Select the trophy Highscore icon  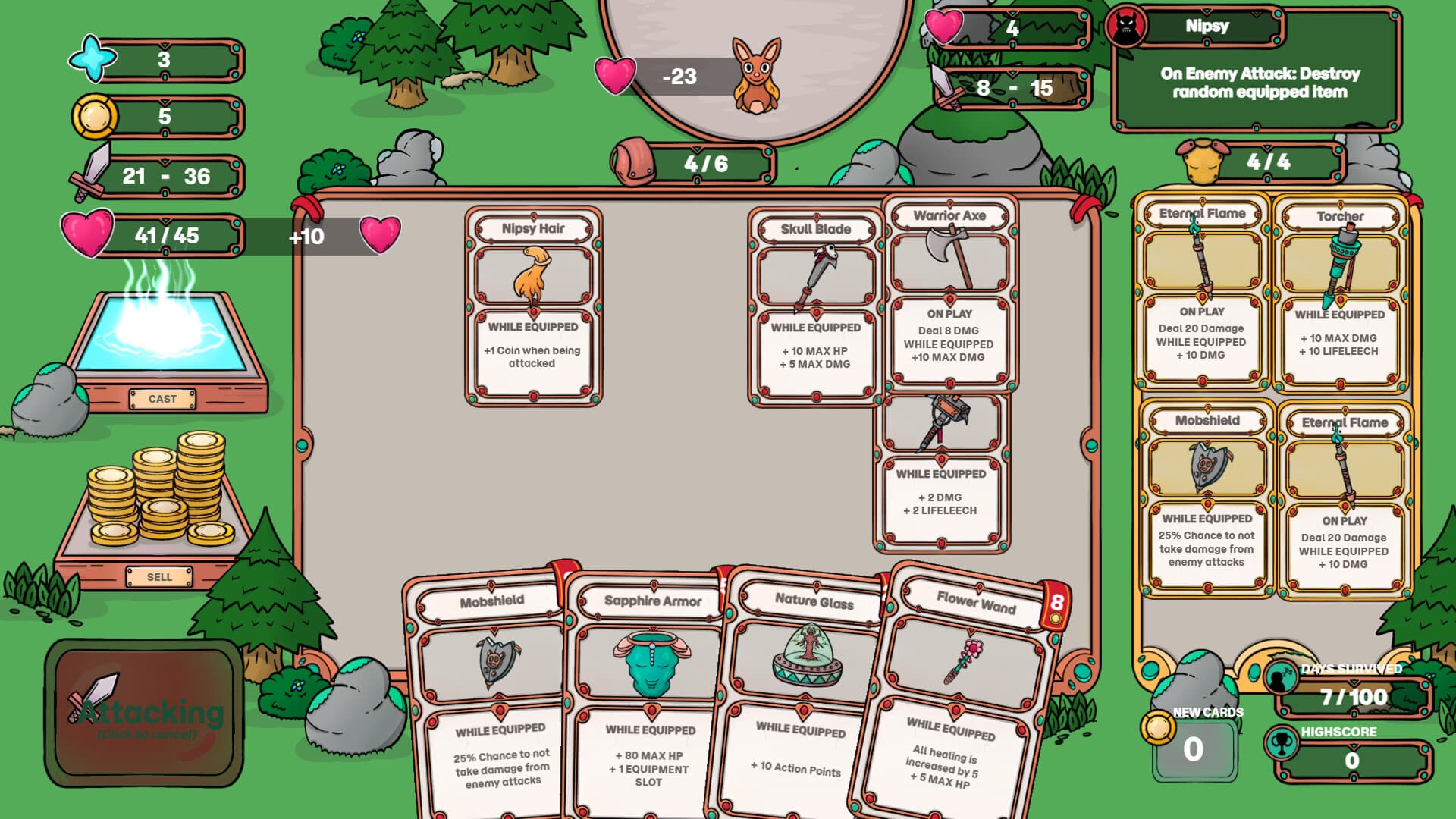click(x=1282, y=741)
